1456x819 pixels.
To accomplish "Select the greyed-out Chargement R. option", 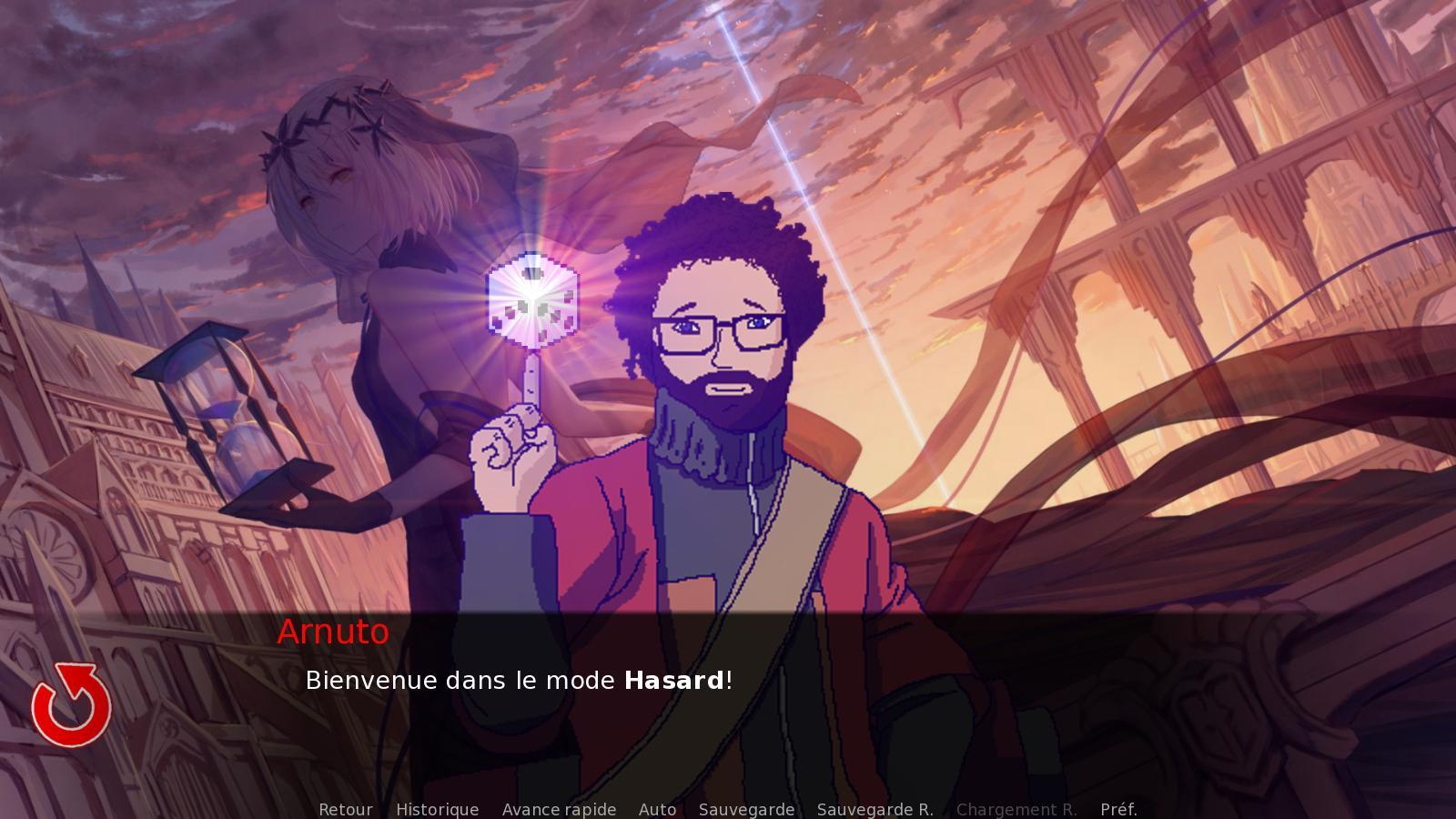I will [1016, 809].
